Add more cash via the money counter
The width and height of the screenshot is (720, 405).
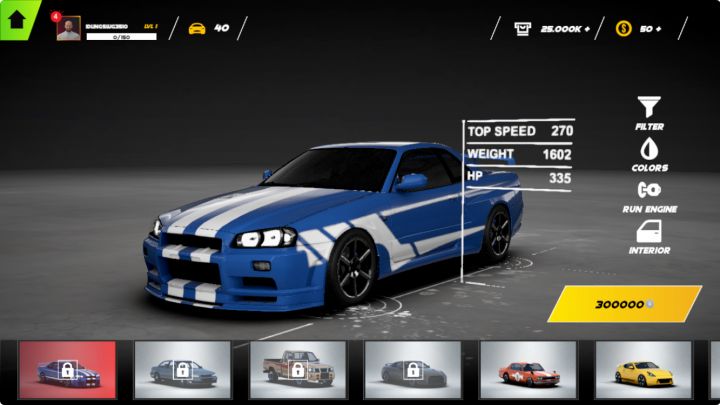pyautogui.click(x=553, y=29)
